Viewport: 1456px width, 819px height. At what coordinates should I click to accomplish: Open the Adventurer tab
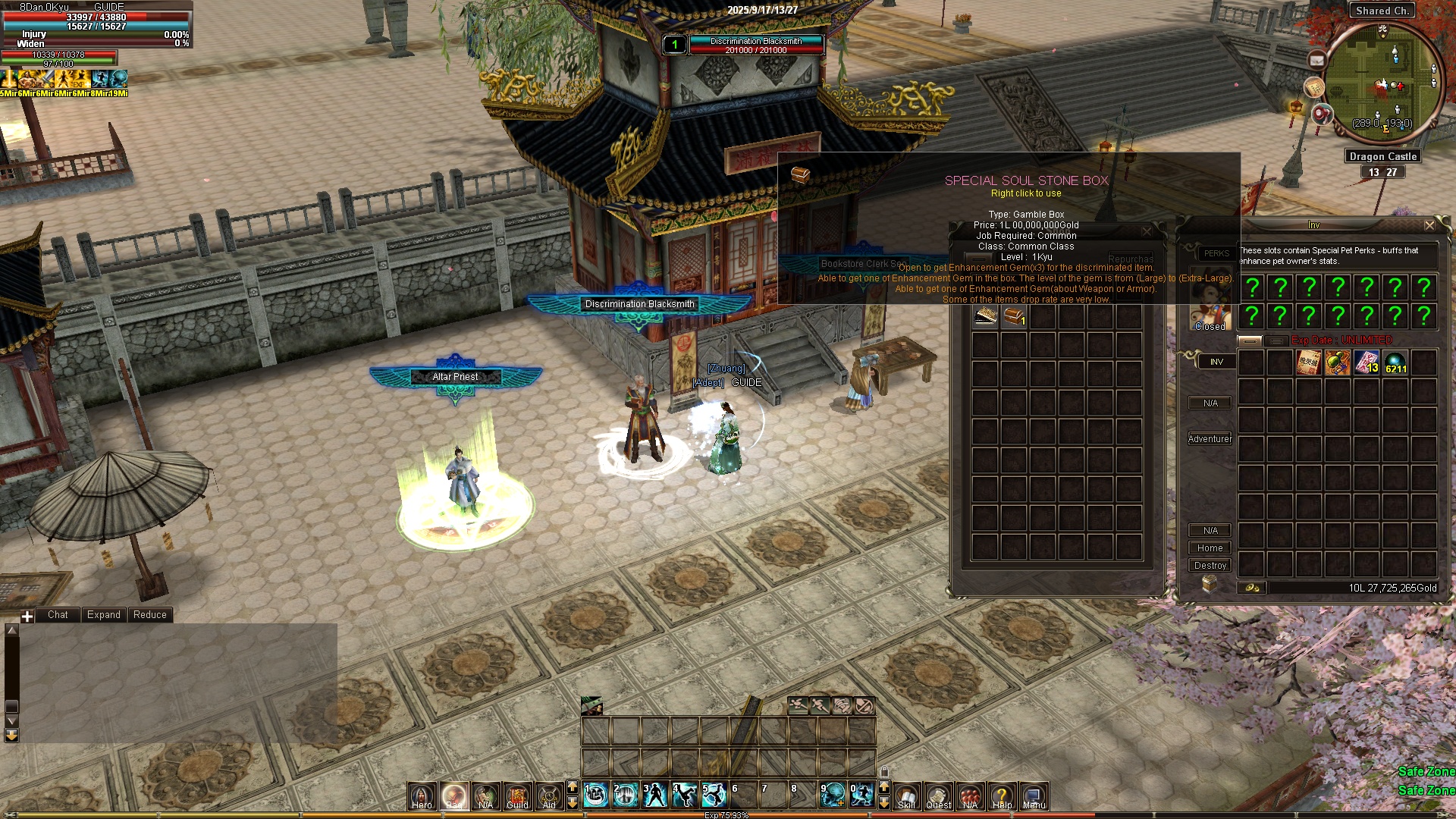click(1210, 439)
